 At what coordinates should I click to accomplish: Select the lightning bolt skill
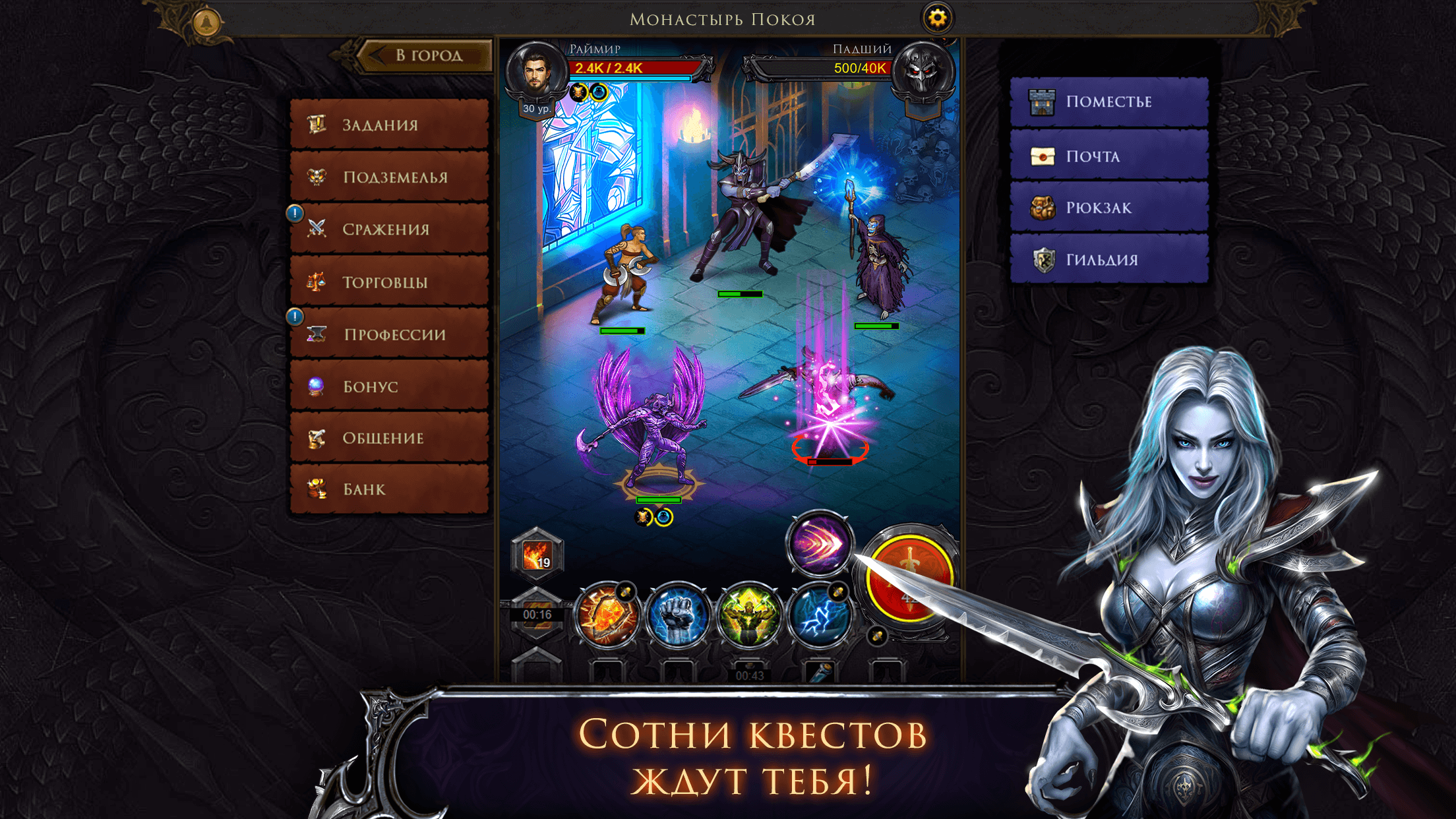821,617
